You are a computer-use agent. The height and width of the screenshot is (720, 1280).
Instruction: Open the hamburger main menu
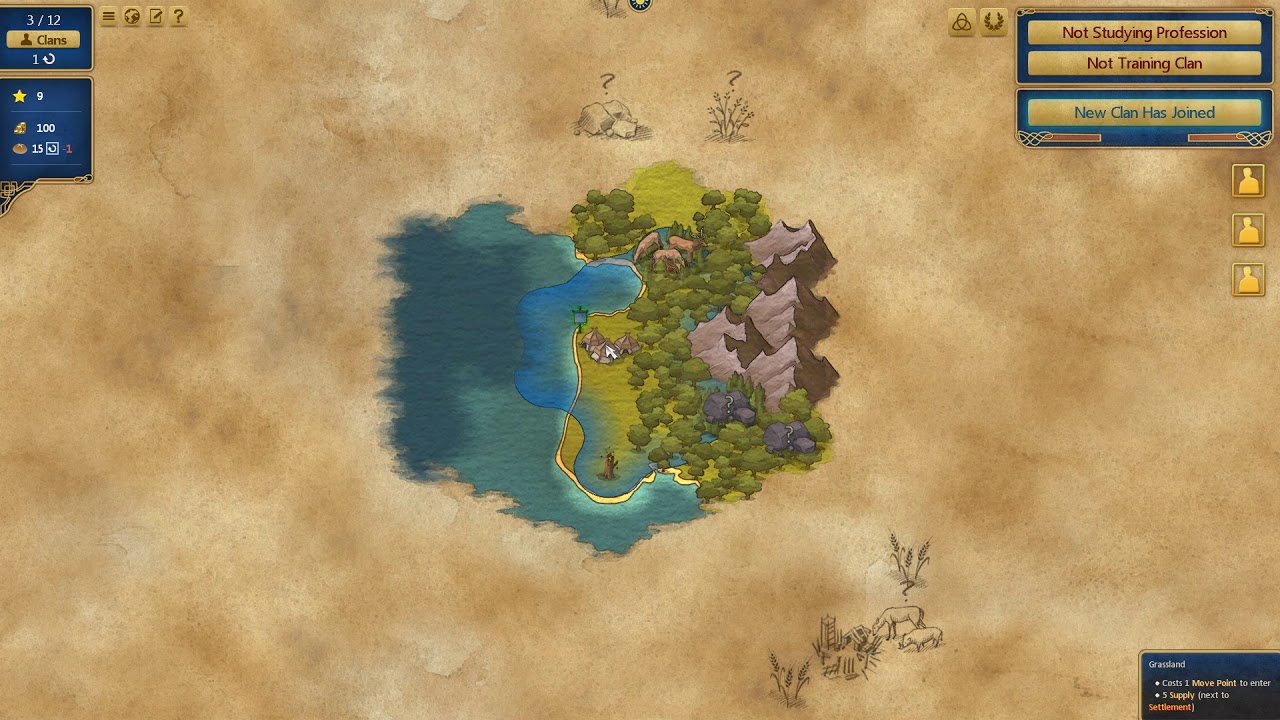pyautogui.click(x=109, y=16)
